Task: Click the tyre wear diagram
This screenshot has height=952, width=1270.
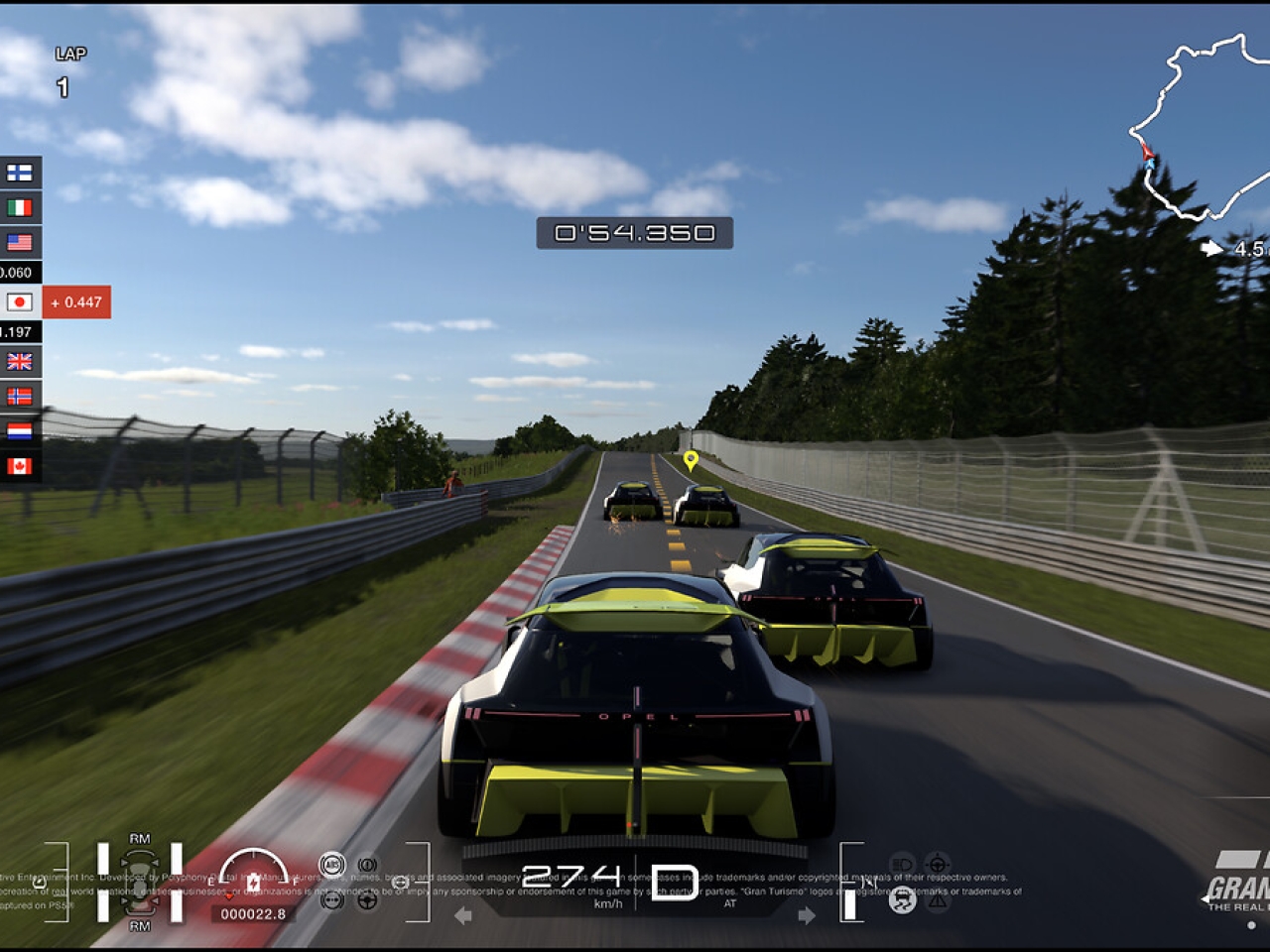Action: 140,882
